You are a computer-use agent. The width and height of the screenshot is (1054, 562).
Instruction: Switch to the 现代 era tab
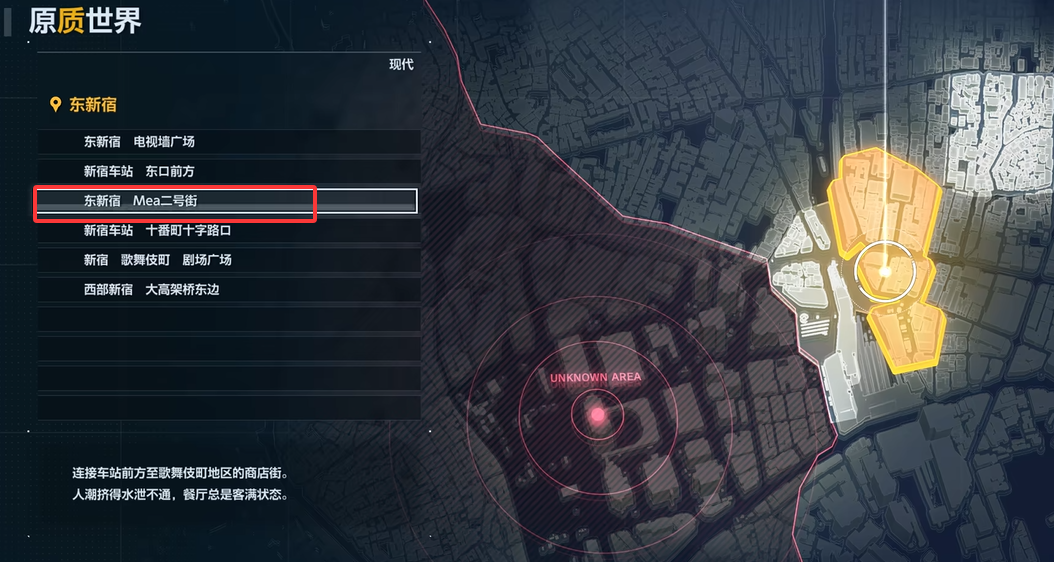tap(401, 65)
